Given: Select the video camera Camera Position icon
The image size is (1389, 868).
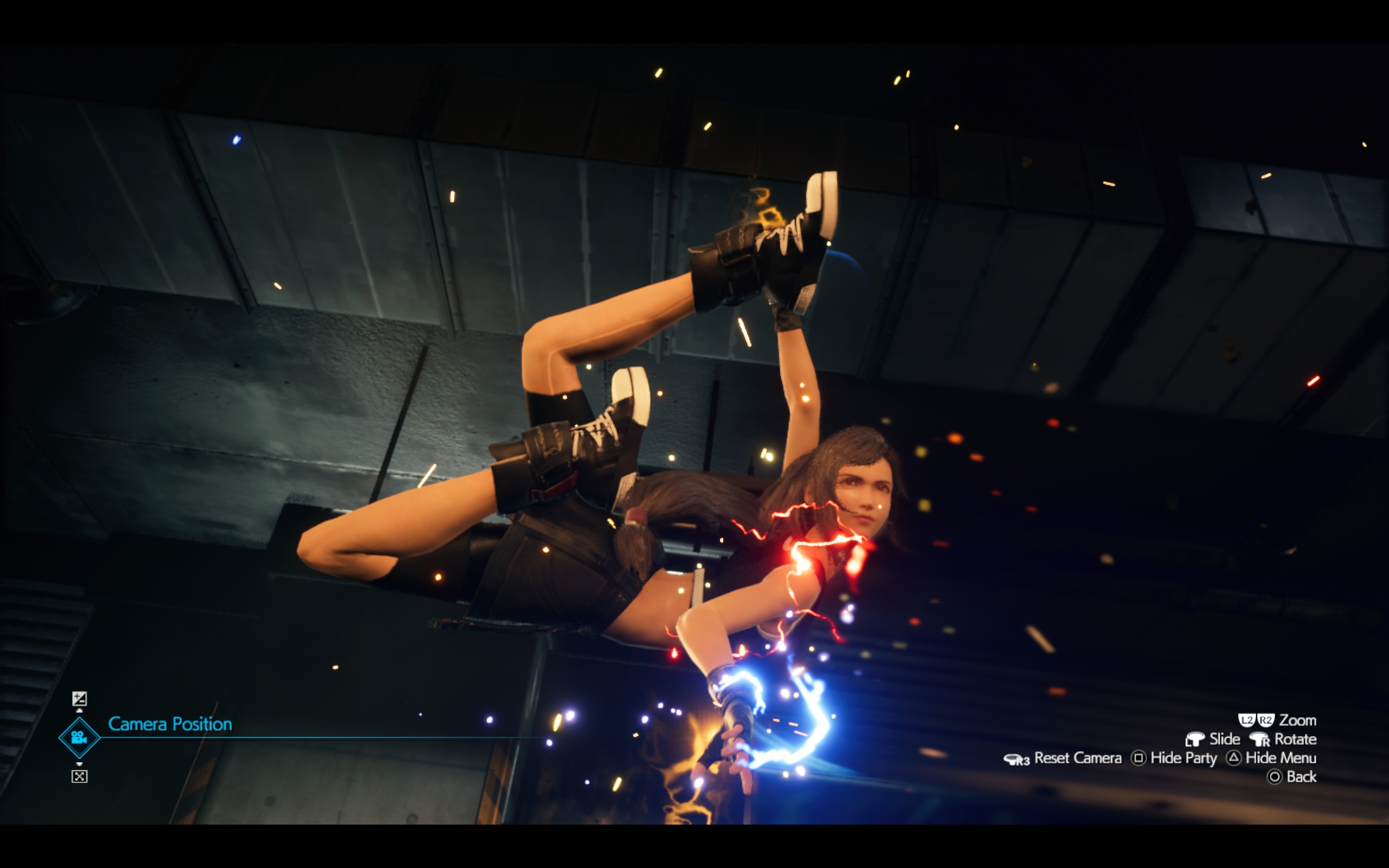Looking at the screenshot, I should point(80,738).
